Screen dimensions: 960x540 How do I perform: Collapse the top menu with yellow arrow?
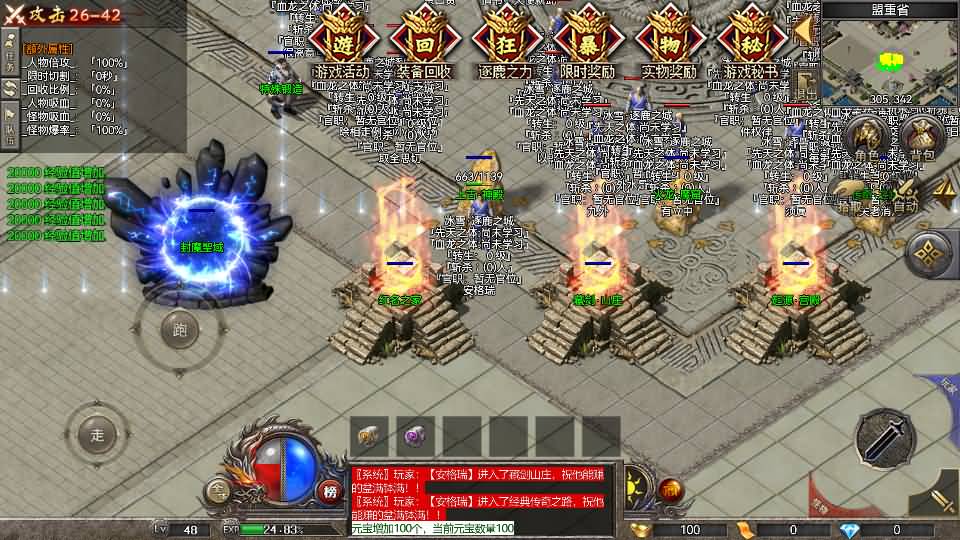pyautogui.click(x=802, y=30)
